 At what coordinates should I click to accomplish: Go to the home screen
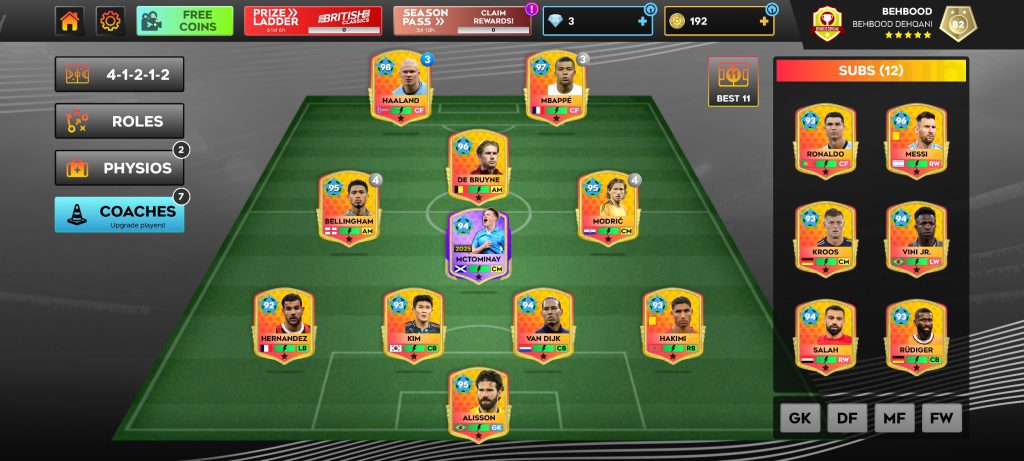pos(69,21)
